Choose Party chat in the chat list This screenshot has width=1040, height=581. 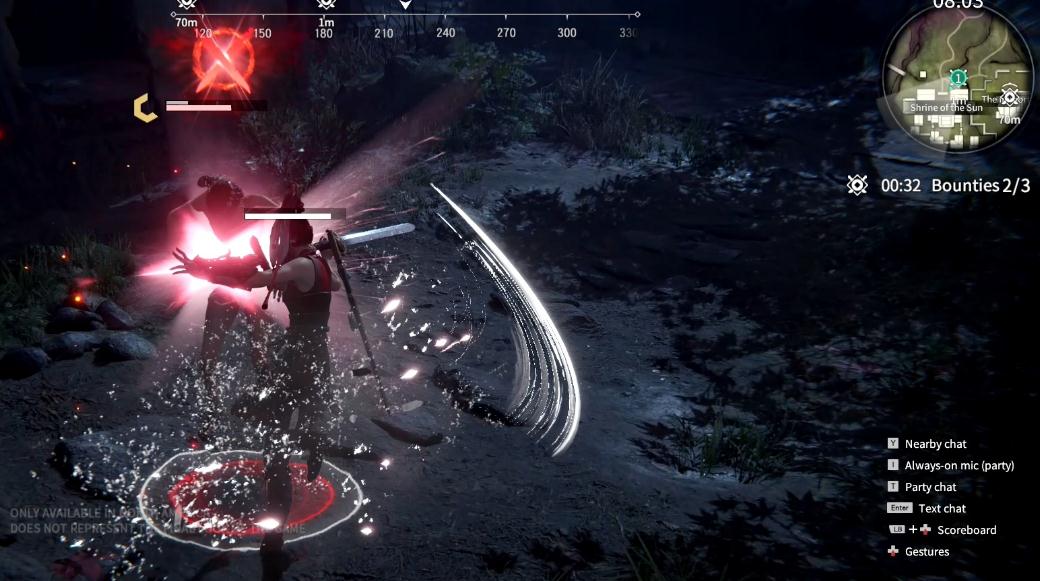(930, 487)
